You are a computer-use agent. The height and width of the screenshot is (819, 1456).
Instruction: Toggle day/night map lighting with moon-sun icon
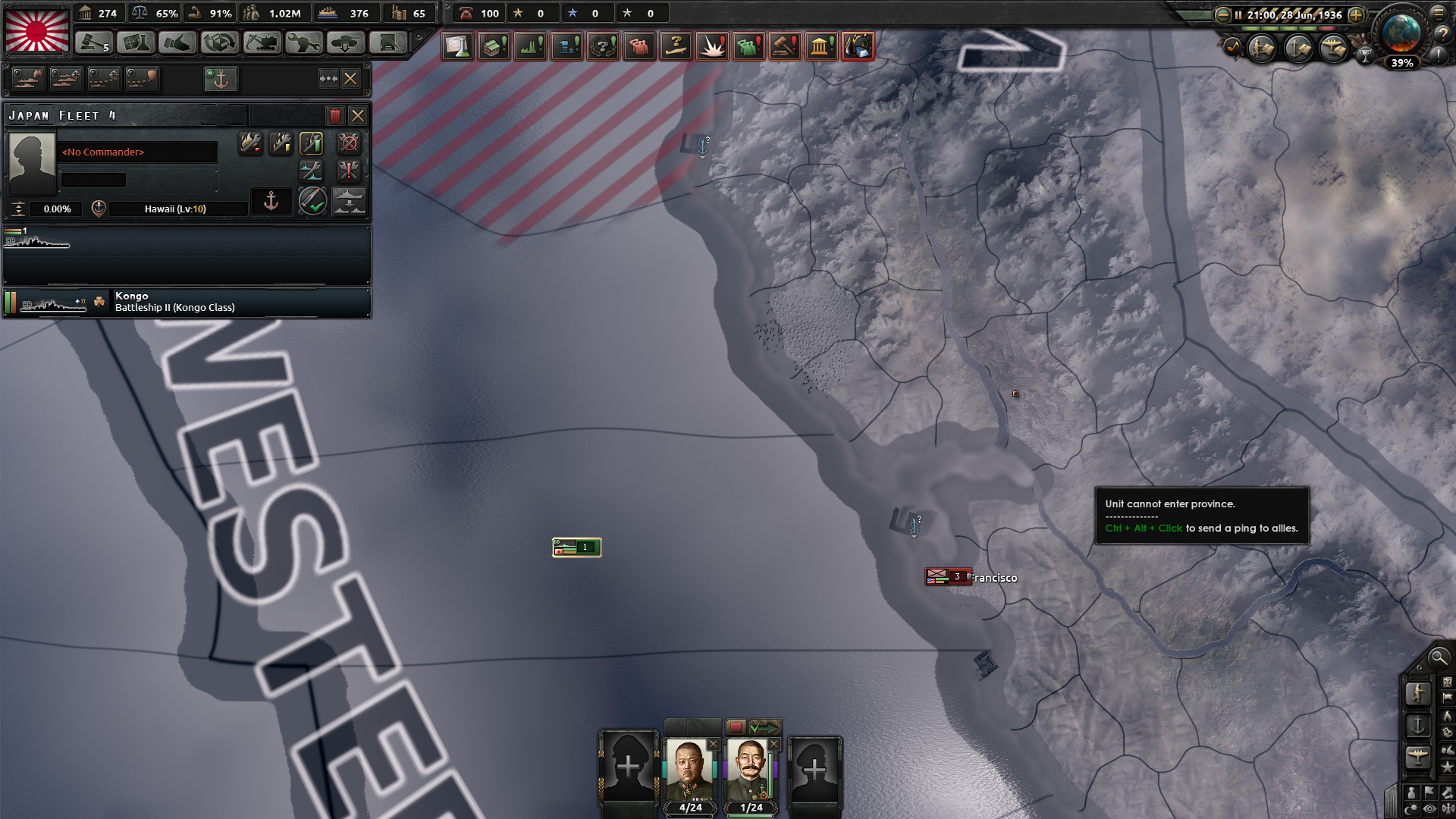[1410, 808]
